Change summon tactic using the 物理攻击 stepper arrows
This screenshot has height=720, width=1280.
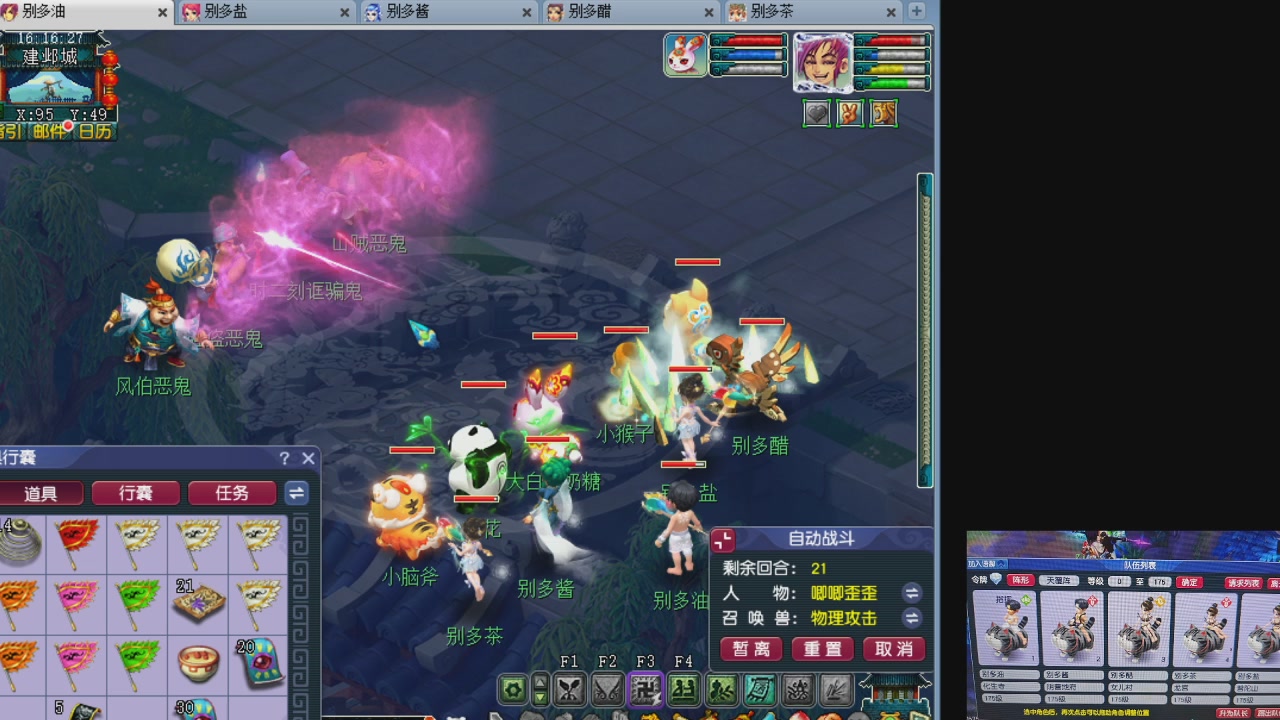(911, 618)
